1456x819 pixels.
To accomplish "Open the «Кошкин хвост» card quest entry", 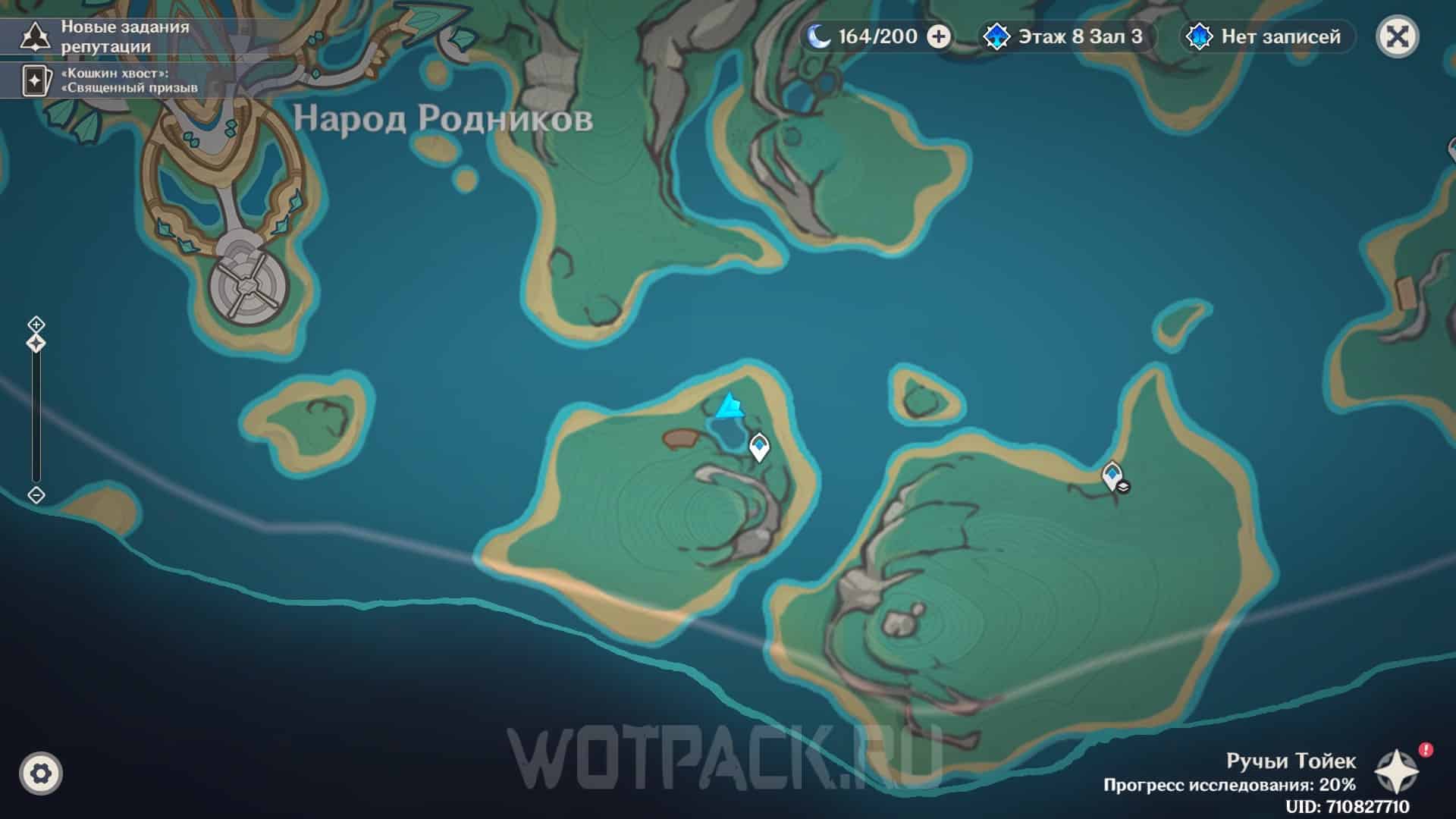I will click(106, 81).
